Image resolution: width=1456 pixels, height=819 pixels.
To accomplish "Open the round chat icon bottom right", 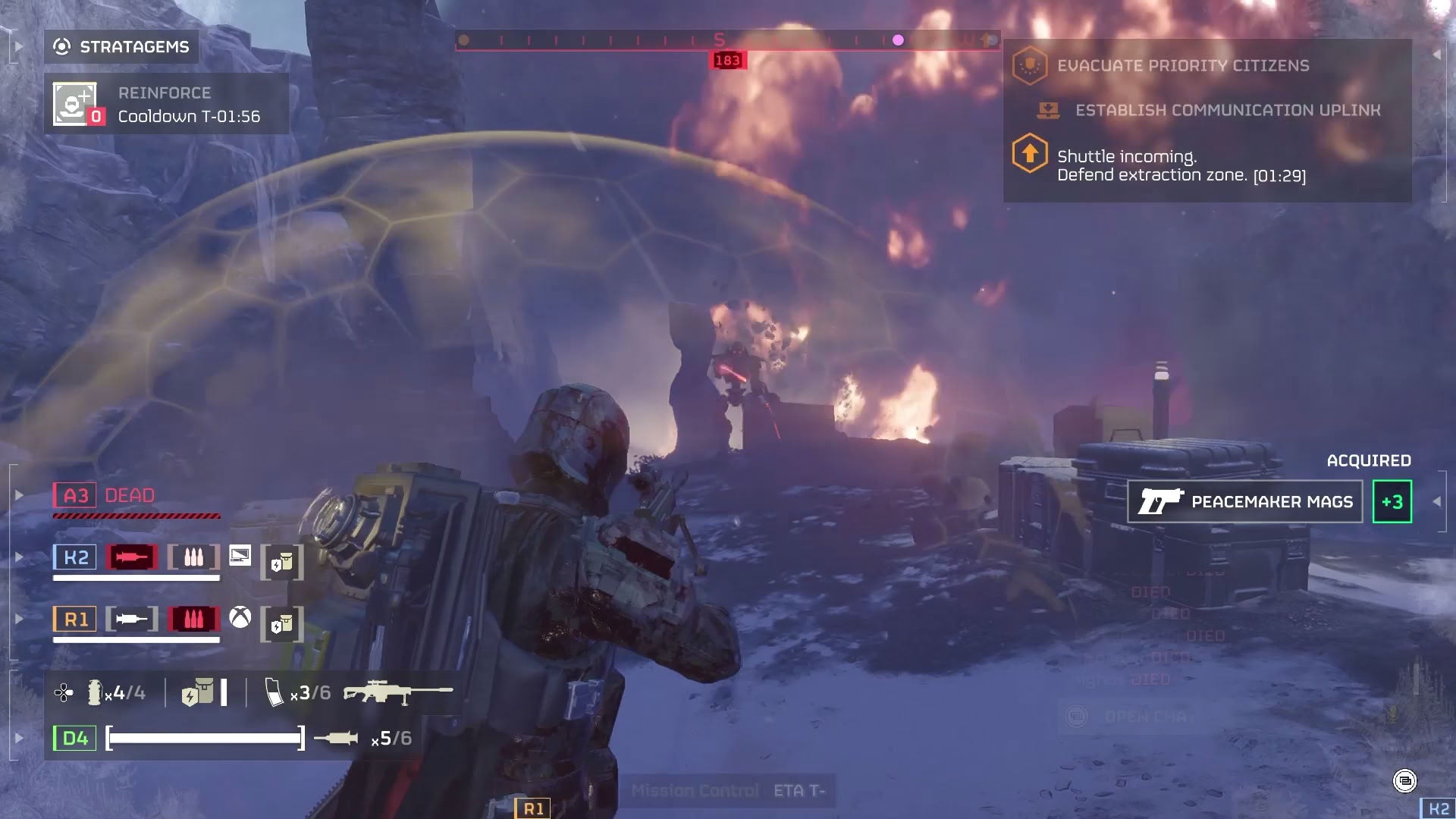I will point(1404,780).
